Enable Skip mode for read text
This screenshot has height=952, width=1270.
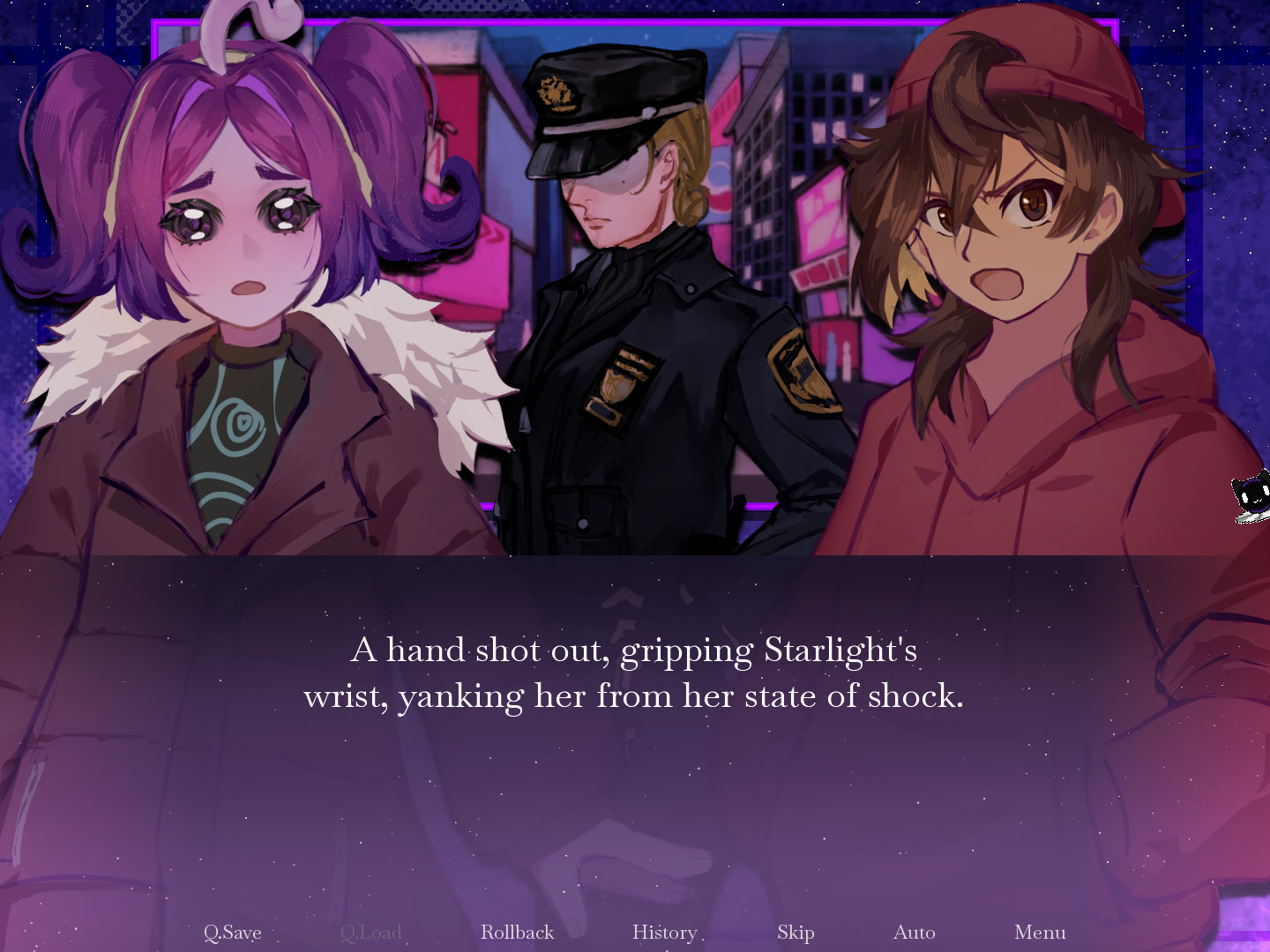click(796, 932)
